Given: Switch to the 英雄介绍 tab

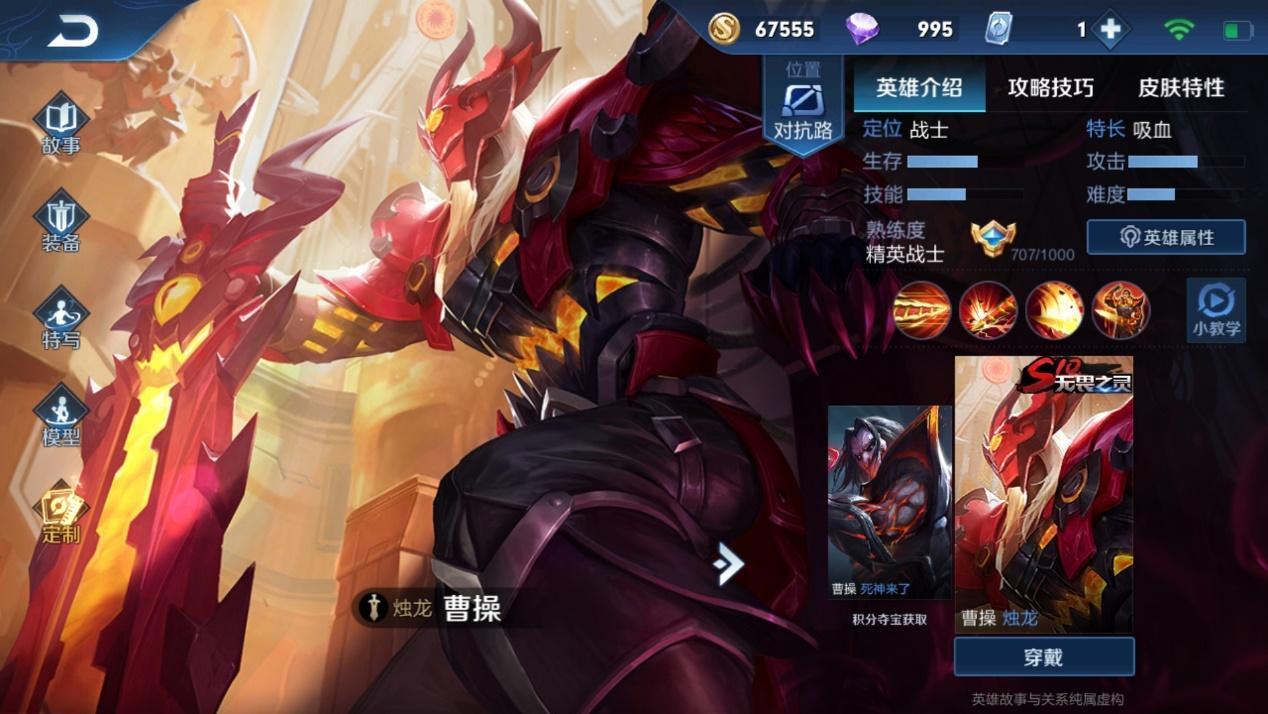Looking at the screenshot, I should (919, 88).
